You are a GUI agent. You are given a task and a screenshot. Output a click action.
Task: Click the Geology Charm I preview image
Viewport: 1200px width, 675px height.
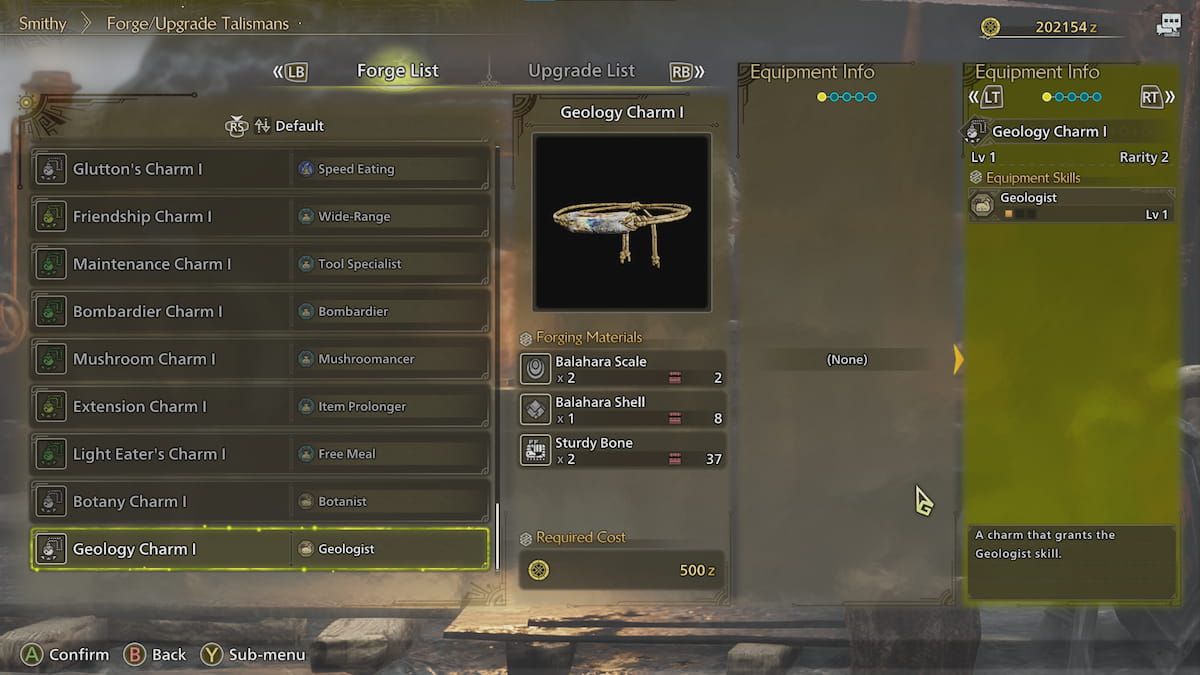[621, 221]
